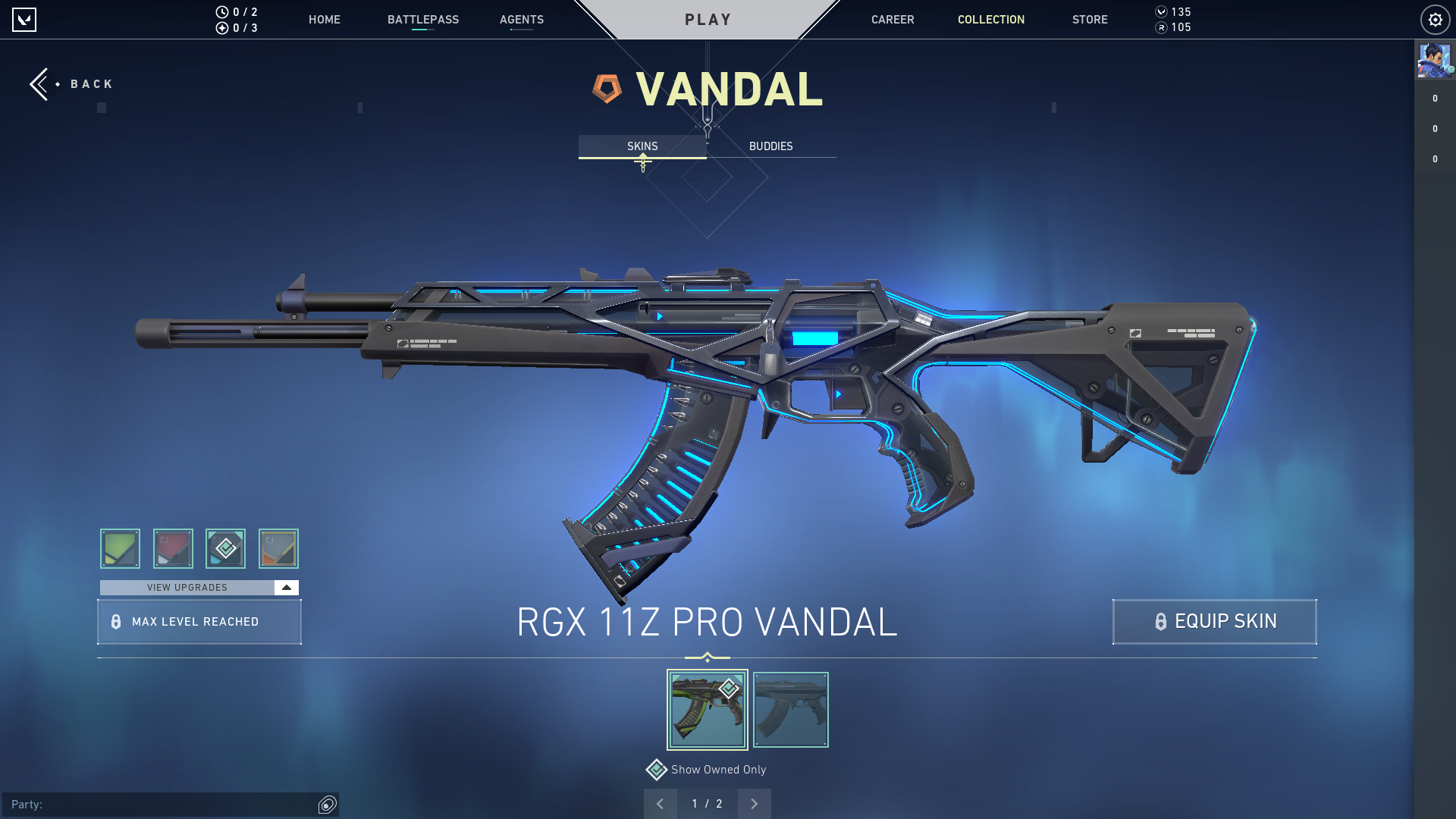
Task: Switch to the Skins tab
Action: click(x=642, y=146)
